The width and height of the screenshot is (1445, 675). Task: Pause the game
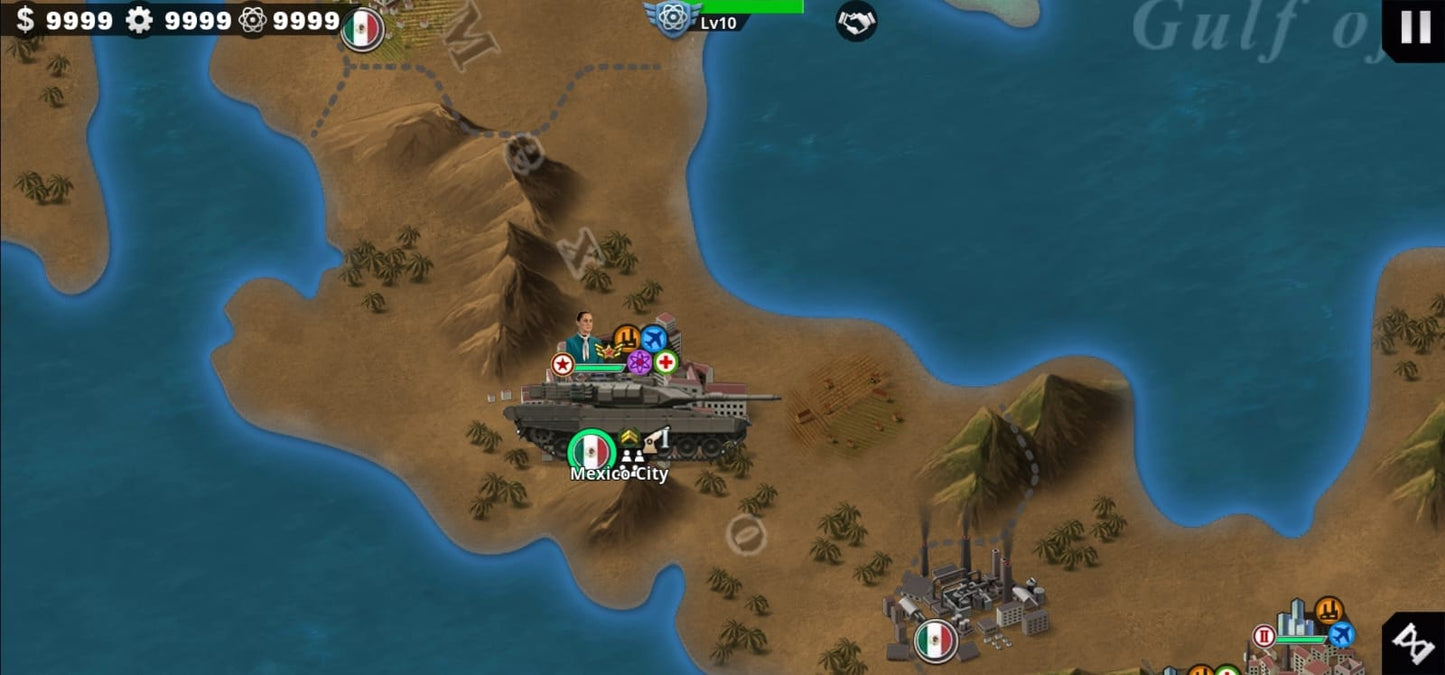[x=1415, y=27]
